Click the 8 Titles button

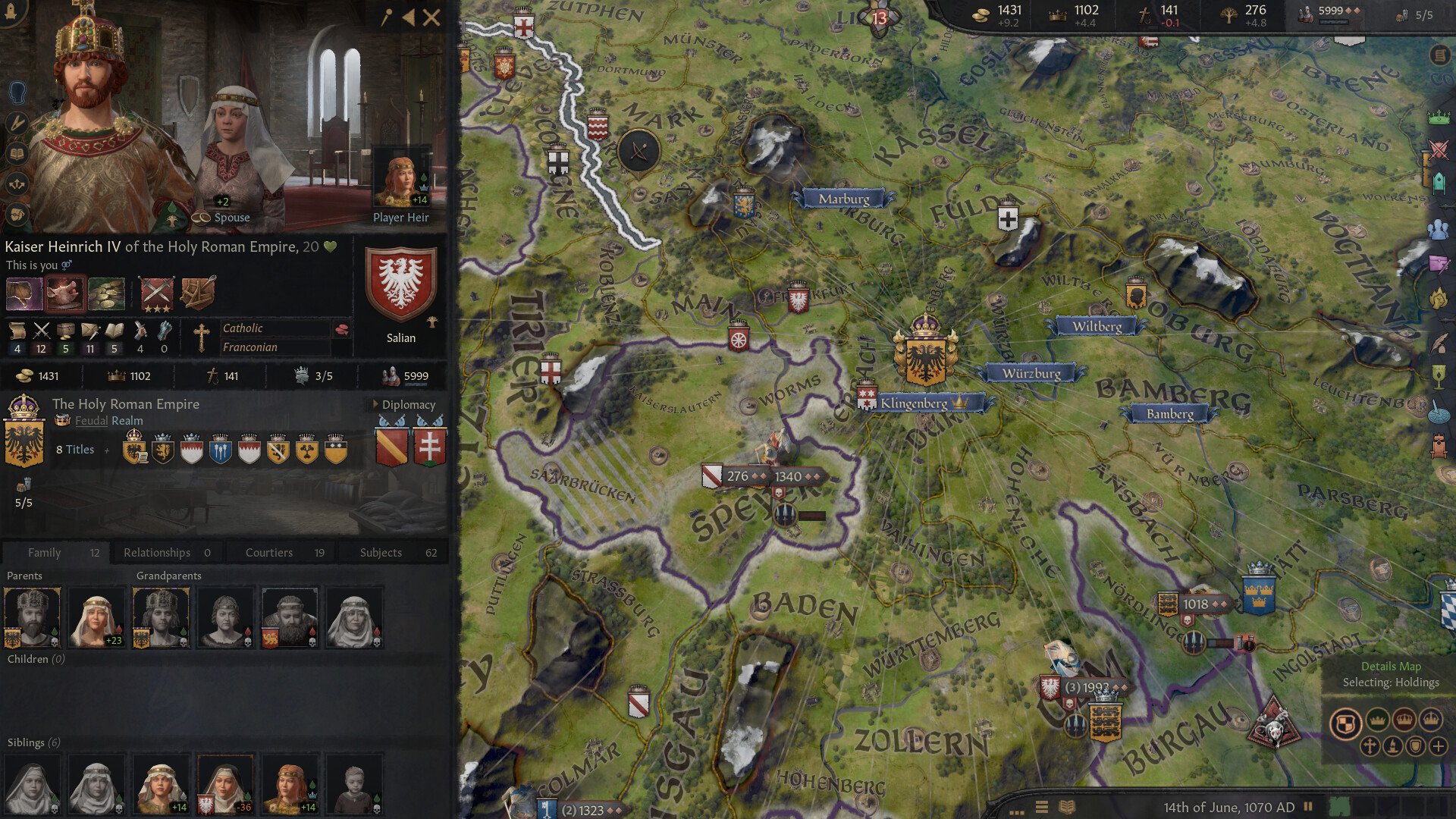click(74, 449)
